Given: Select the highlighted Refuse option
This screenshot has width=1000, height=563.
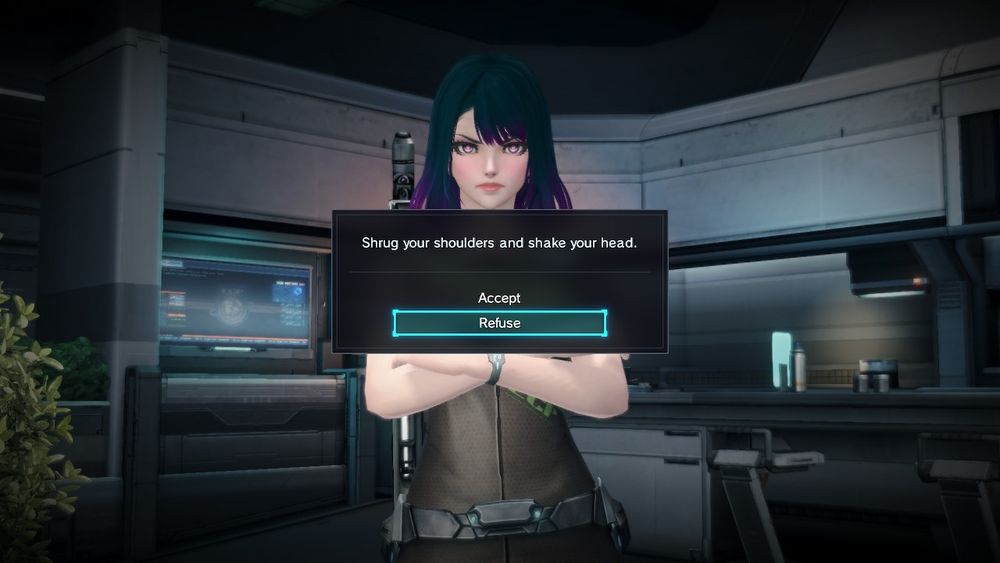Looking at the screenshot, I should pos(499,323).
